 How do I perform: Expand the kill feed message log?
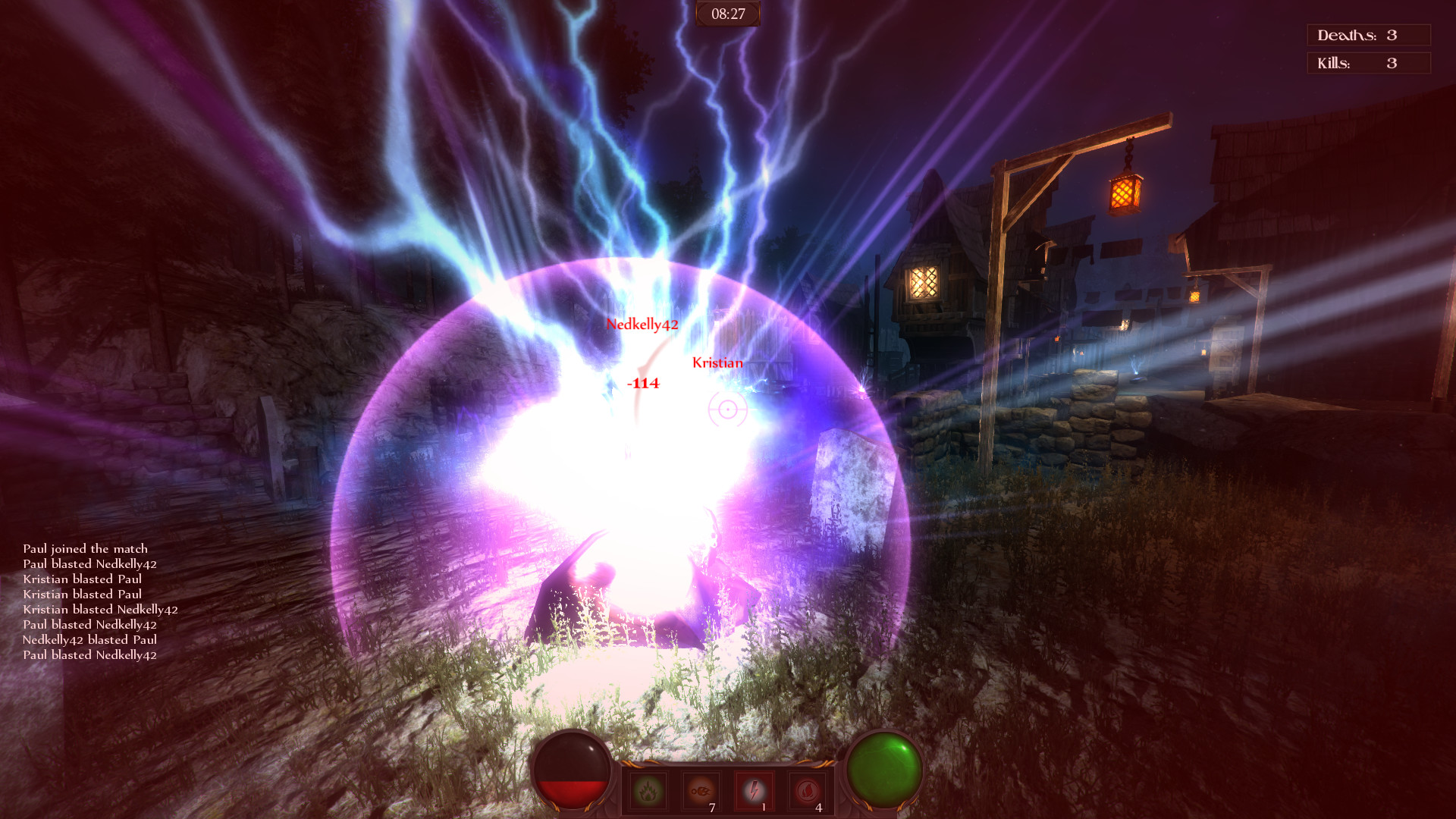point(91,601)
